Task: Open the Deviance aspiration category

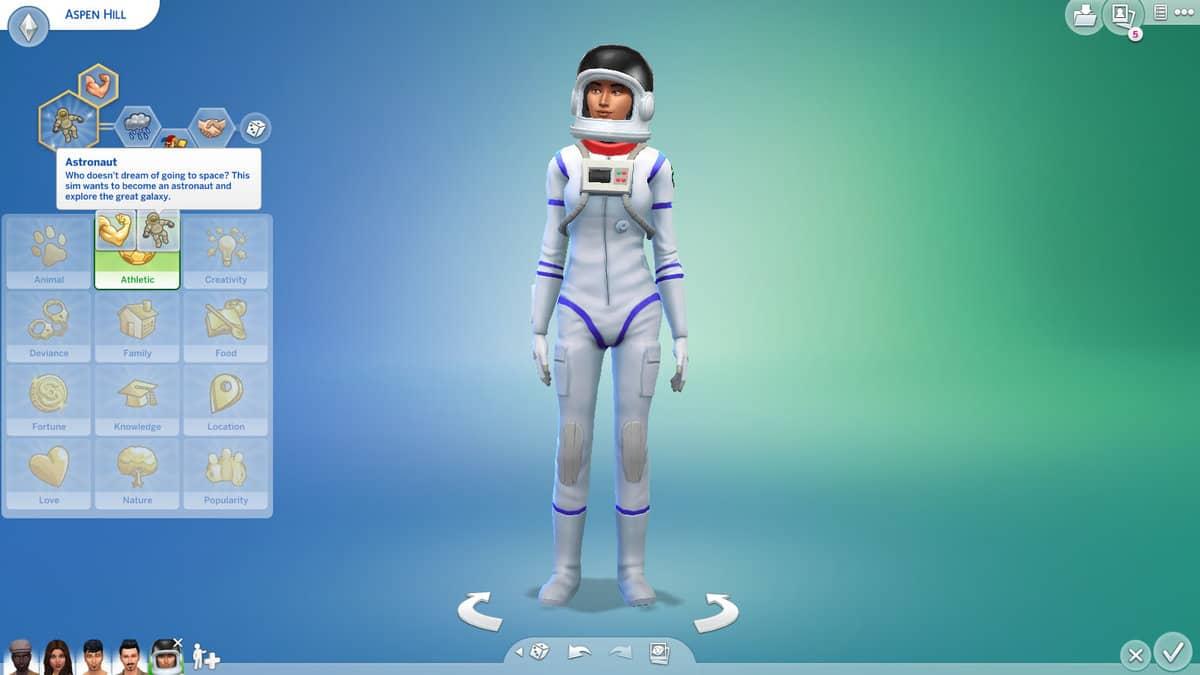Action: pos(49,327)
